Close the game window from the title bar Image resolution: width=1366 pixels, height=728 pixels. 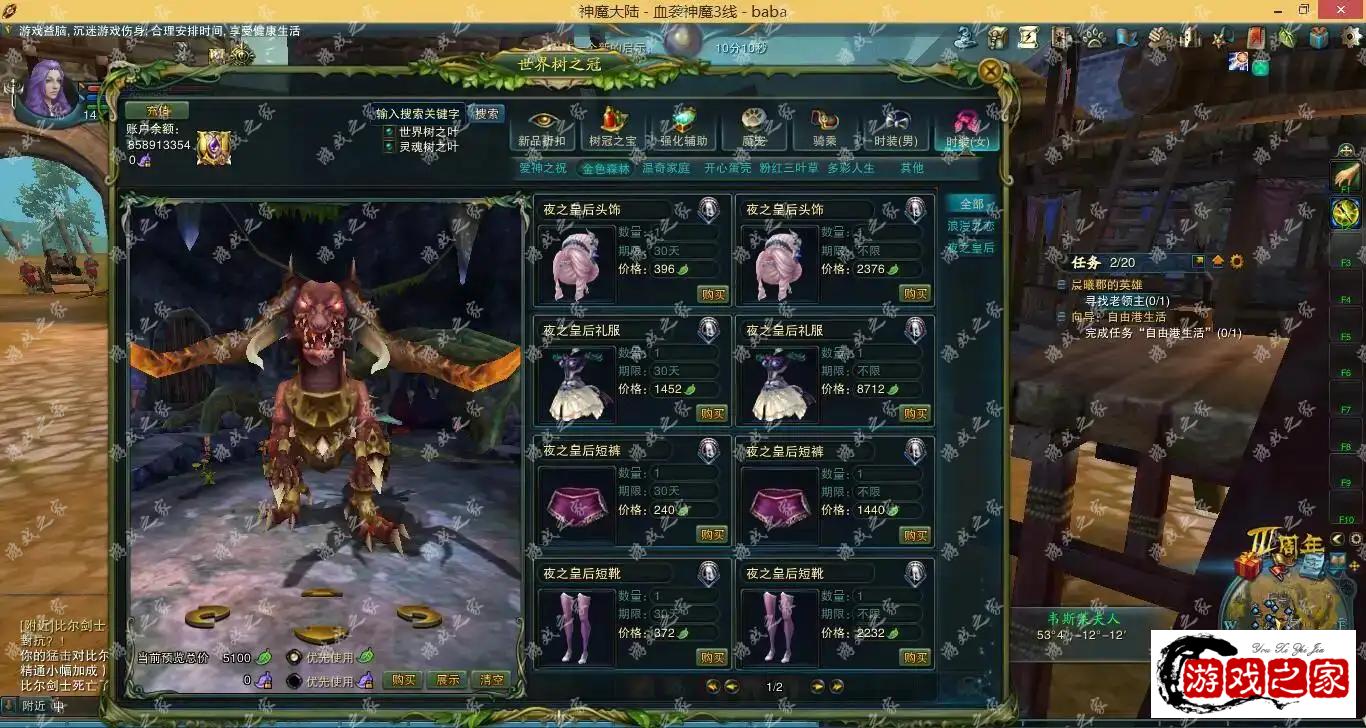(x=1340, y=10)
